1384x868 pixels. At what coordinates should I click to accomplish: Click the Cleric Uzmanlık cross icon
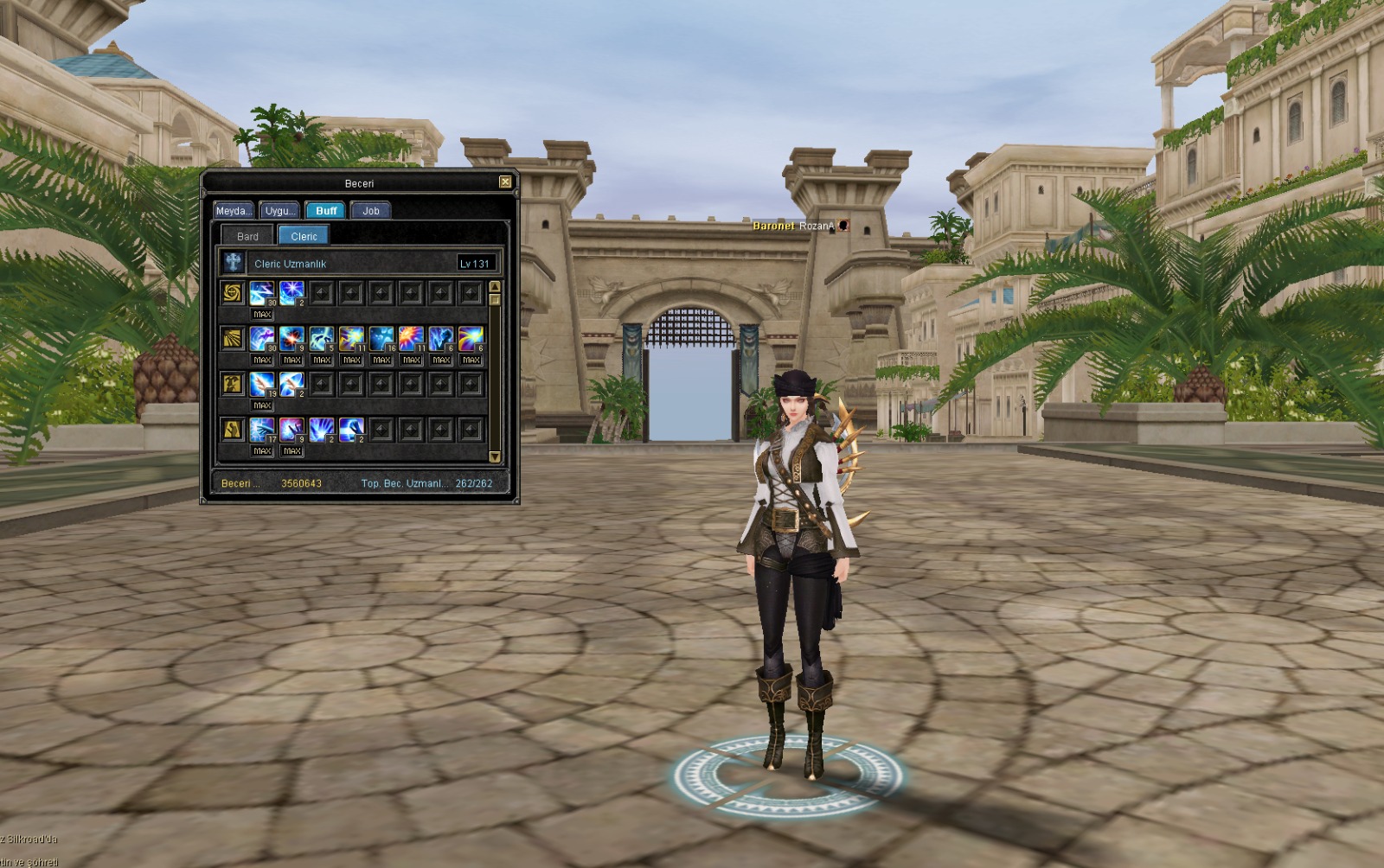pyautogui.click(x=233, y=263)
